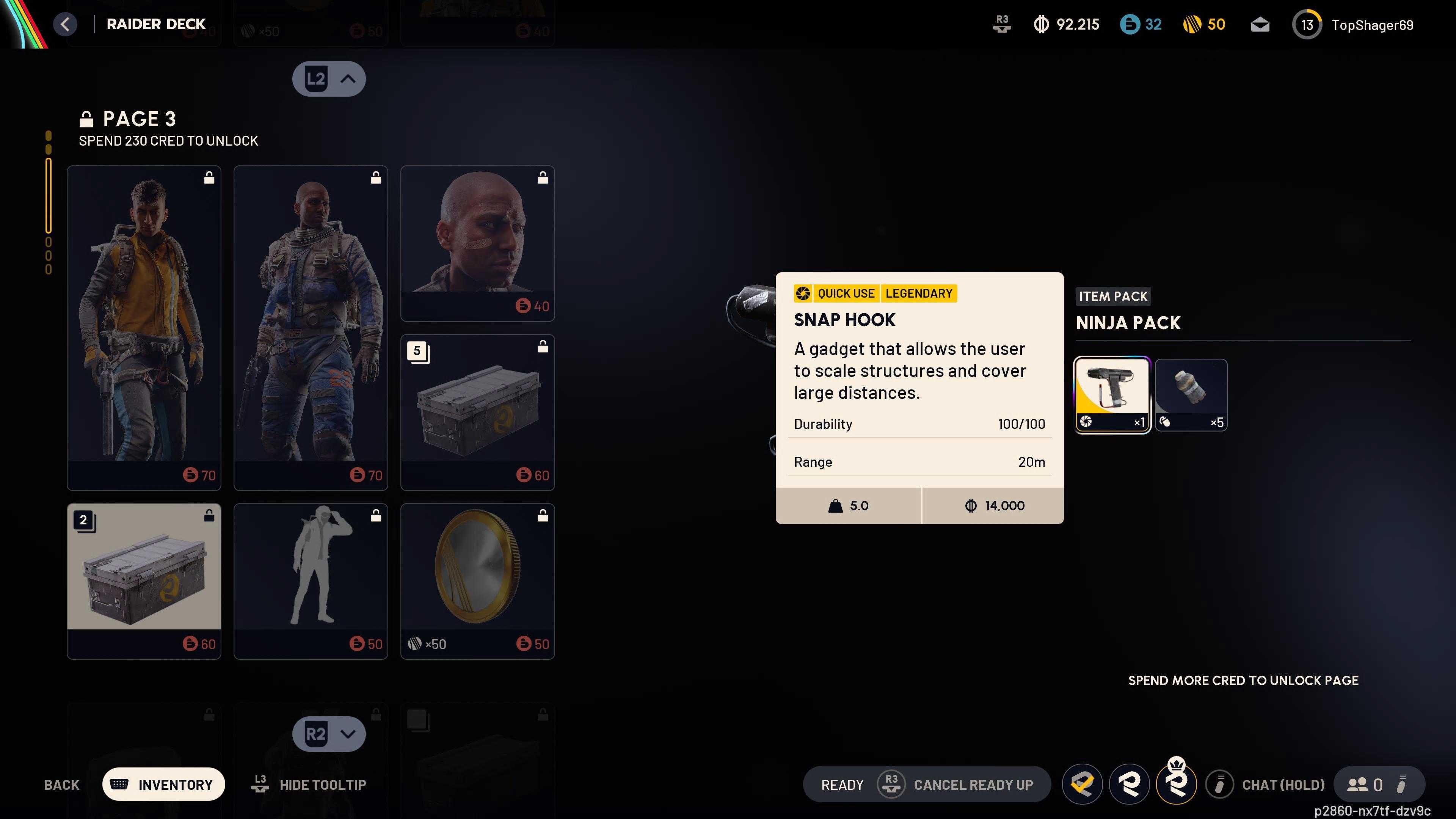The width and height of the screenshot is (1456, 819).
Task: Click the Back button at bottom left
Action: pyautogui.click(x=61, y=784)
